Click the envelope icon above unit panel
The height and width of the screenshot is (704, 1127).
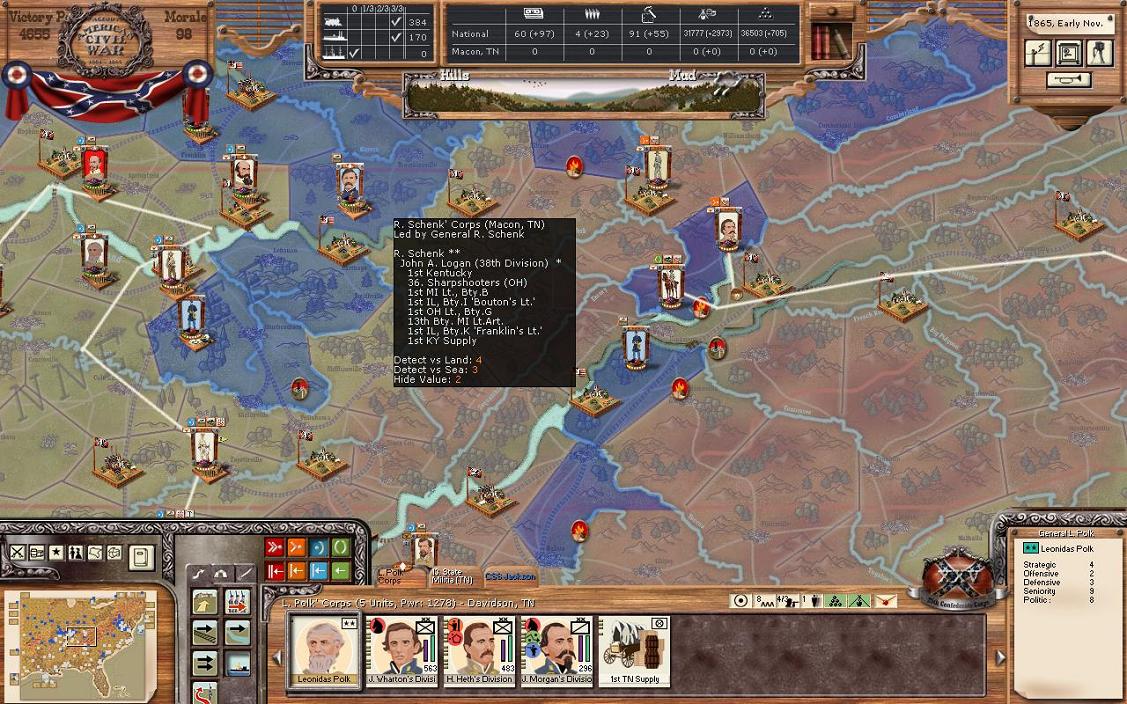(x=885, y=601)
